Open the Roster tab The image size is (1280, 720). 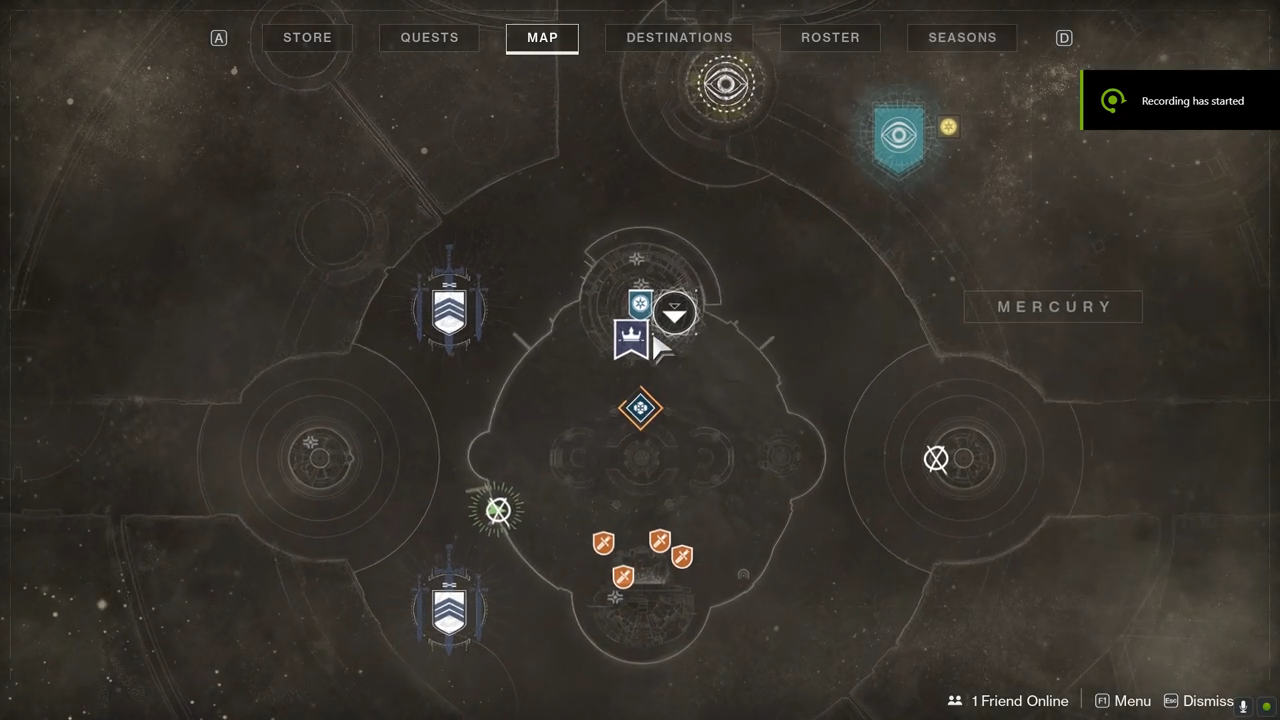830,38
